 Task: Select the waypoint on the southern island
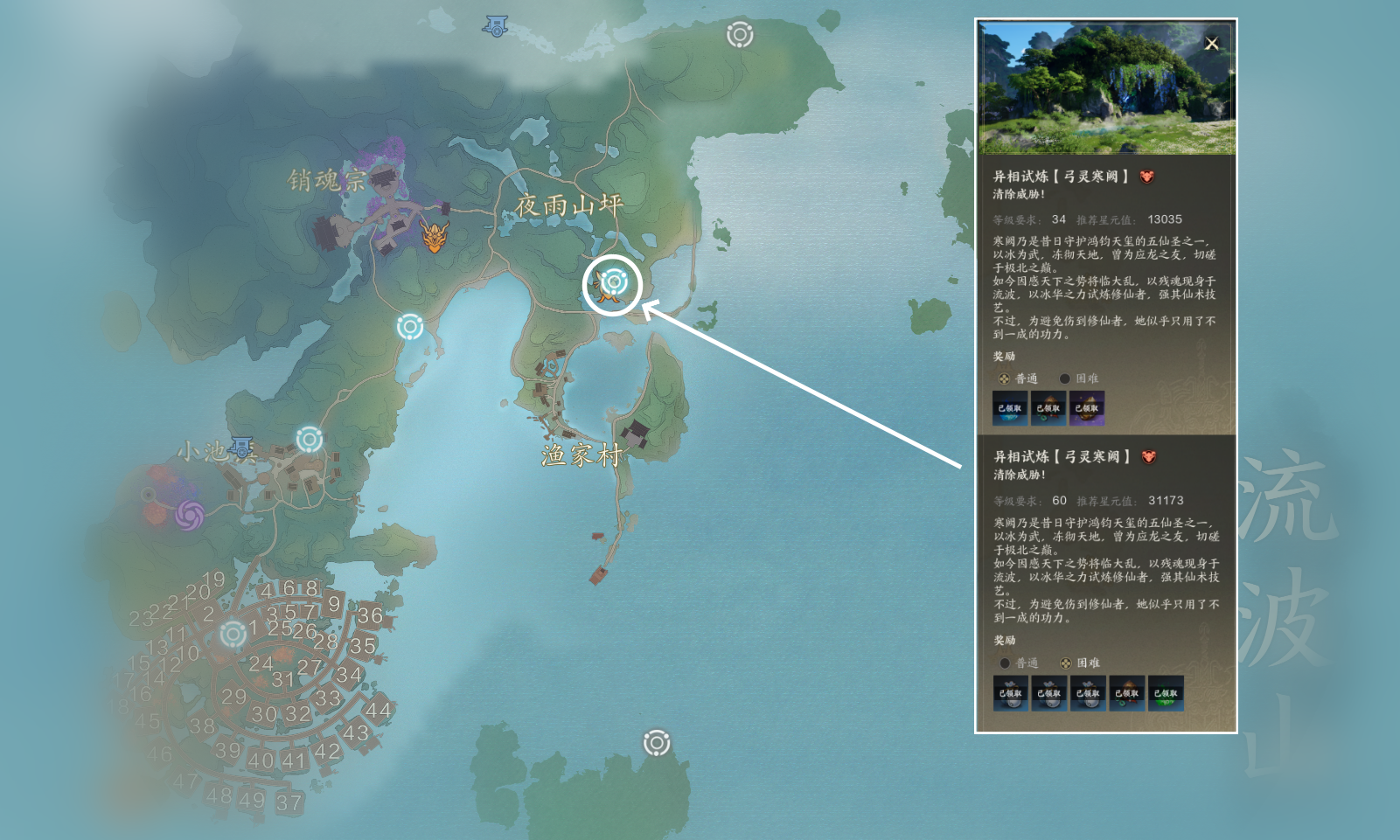pos(657,743)
